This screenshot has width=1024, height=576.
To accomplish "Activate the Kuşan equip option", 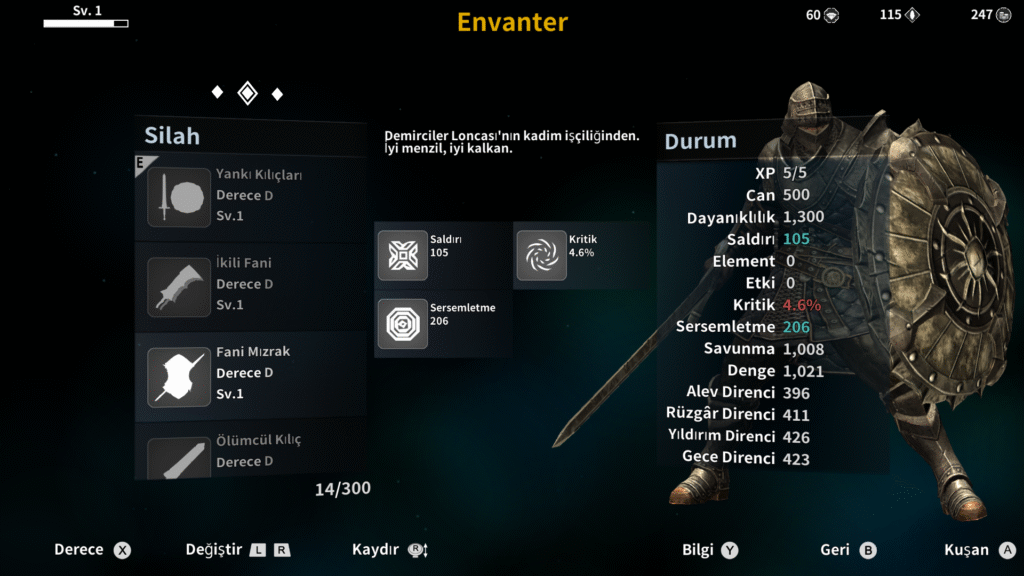I will coord(979,550).
